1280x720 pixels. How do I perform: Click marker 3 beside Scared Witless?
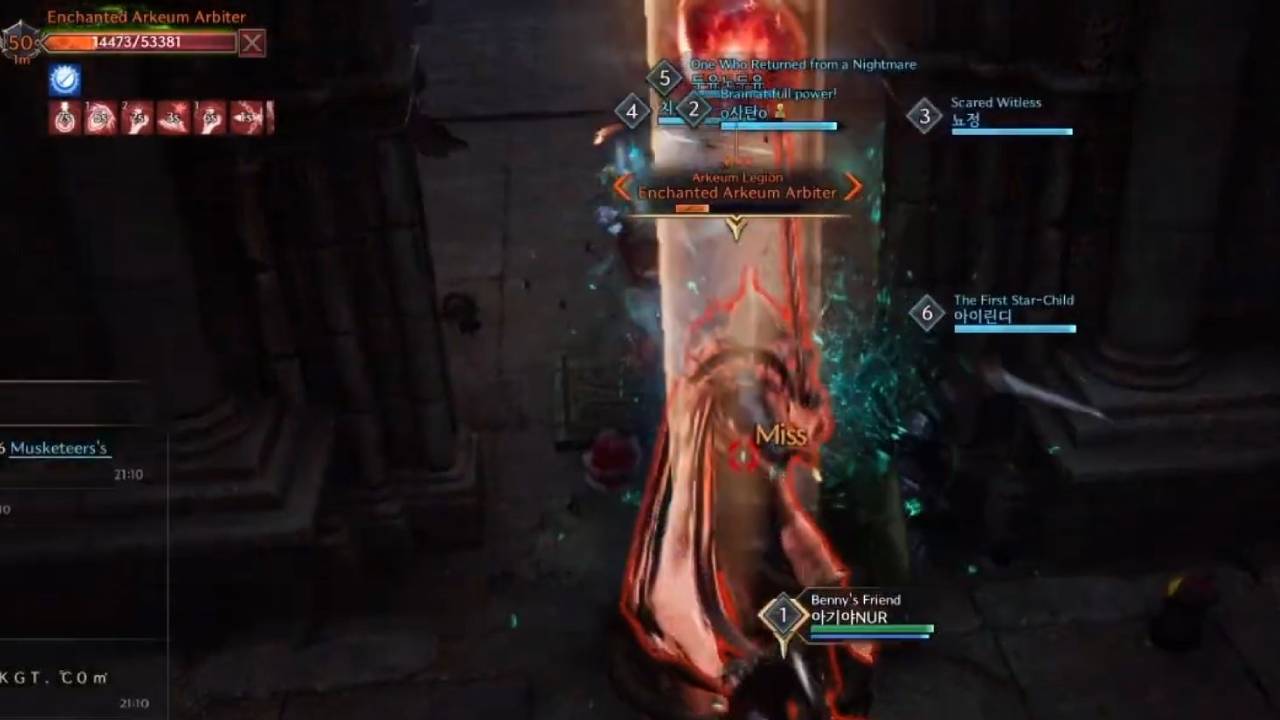point(925,117)
